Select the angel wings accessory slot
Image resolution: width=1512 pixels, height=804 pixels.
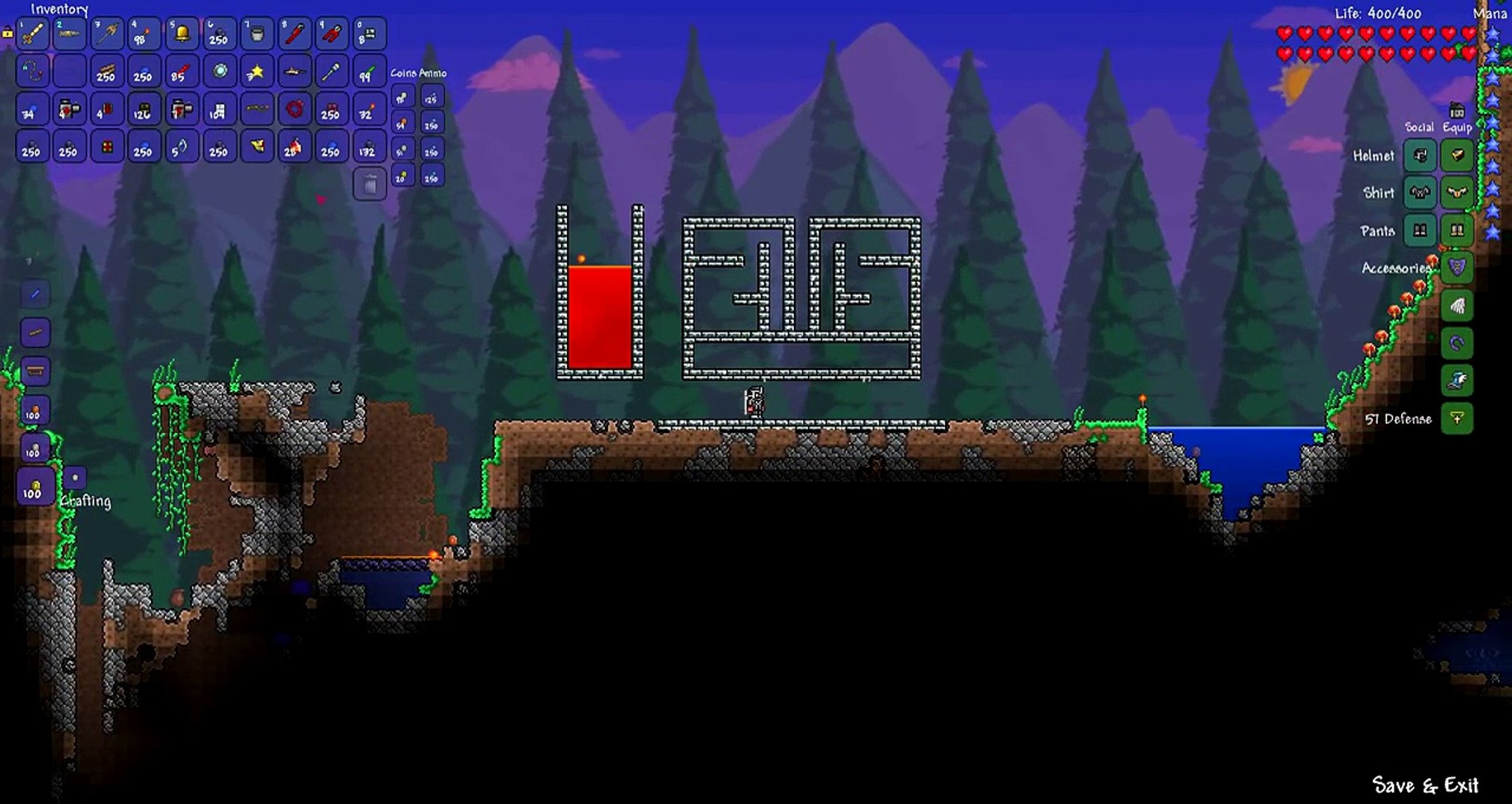pyautogui.click(x=1457, y=305)
